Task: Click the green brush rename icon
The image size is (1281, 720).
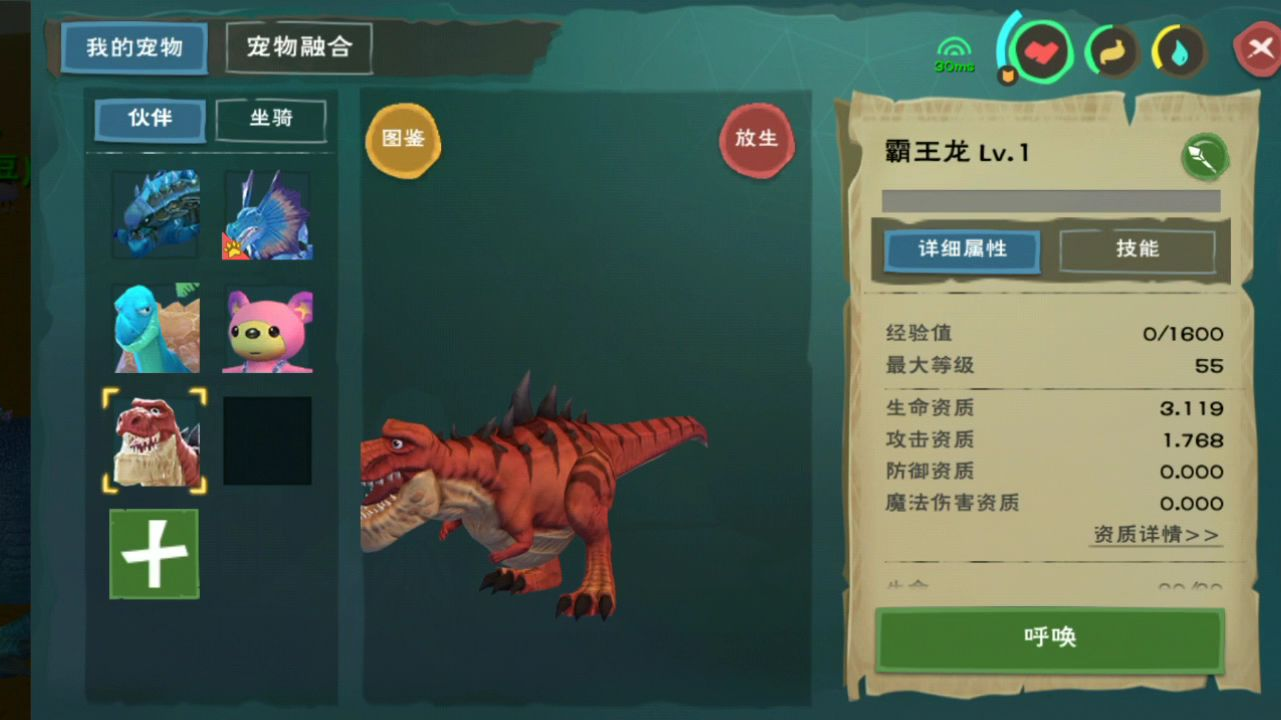Action: (x=1204, y=157)
